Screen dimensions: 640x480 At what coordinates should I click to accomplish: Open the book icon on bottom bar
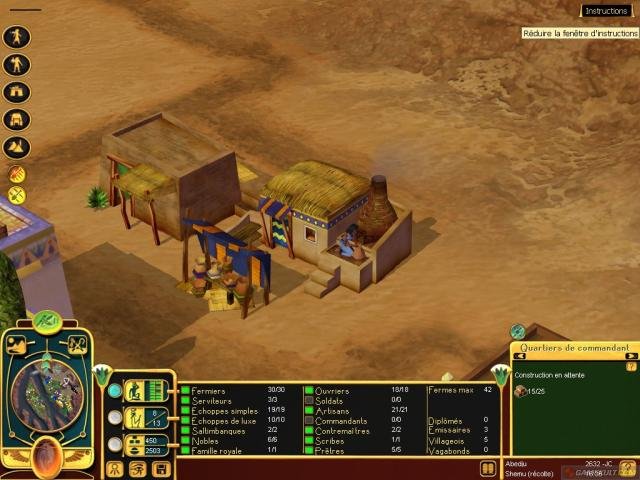pos(486,468)
